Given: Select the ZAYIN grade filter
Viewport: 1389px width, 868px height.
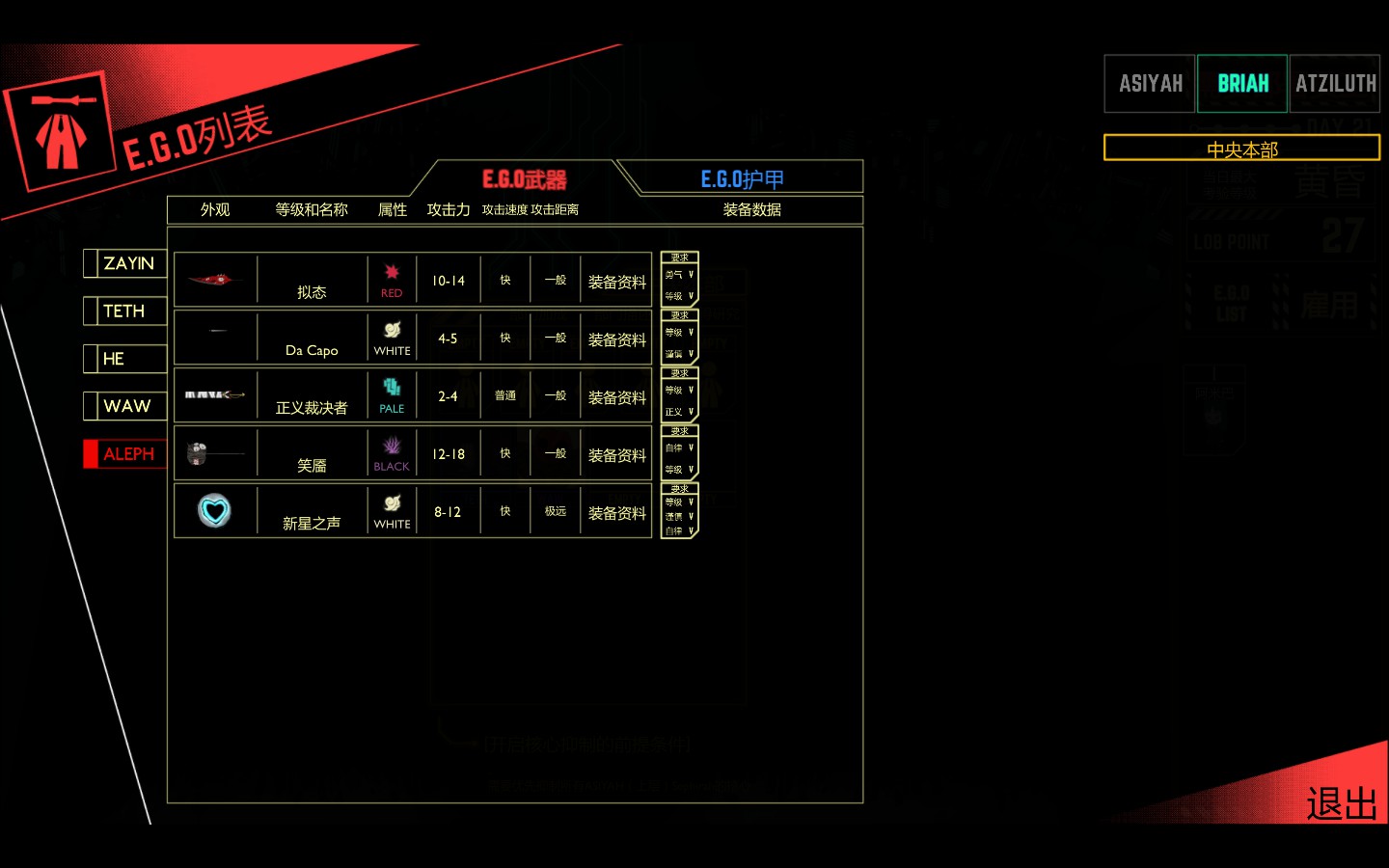Looking at the screenshot, I should tap(128, 263).
